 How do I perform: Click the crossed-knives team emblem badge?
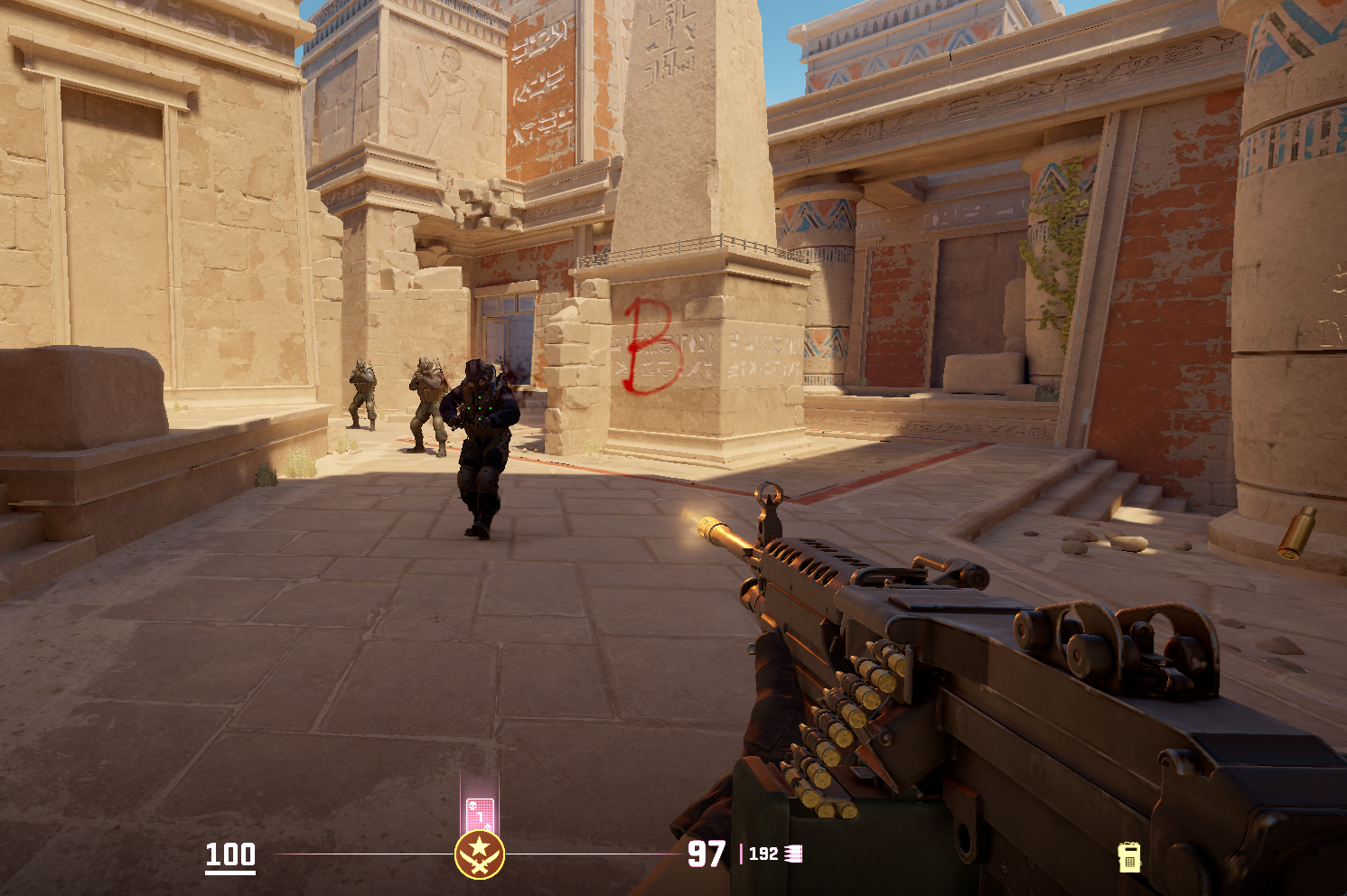click(479, 854)
